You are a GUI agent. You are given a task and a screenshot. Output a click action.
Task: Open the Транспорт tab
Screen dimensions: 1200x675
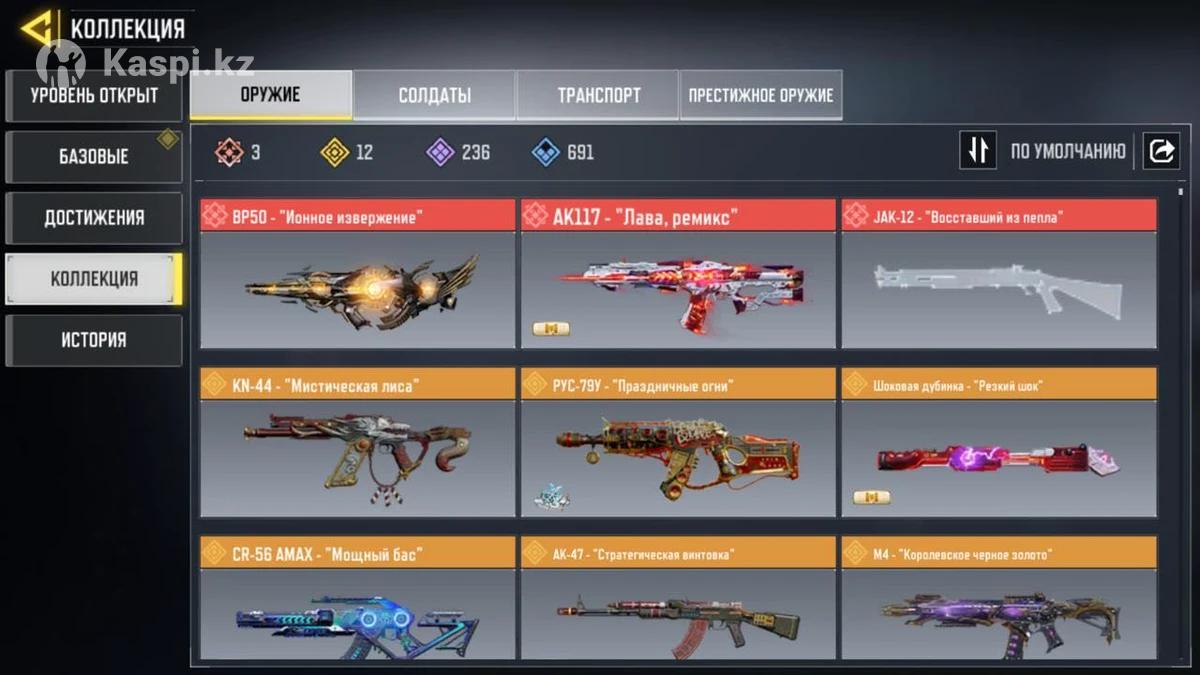(598, 95)
